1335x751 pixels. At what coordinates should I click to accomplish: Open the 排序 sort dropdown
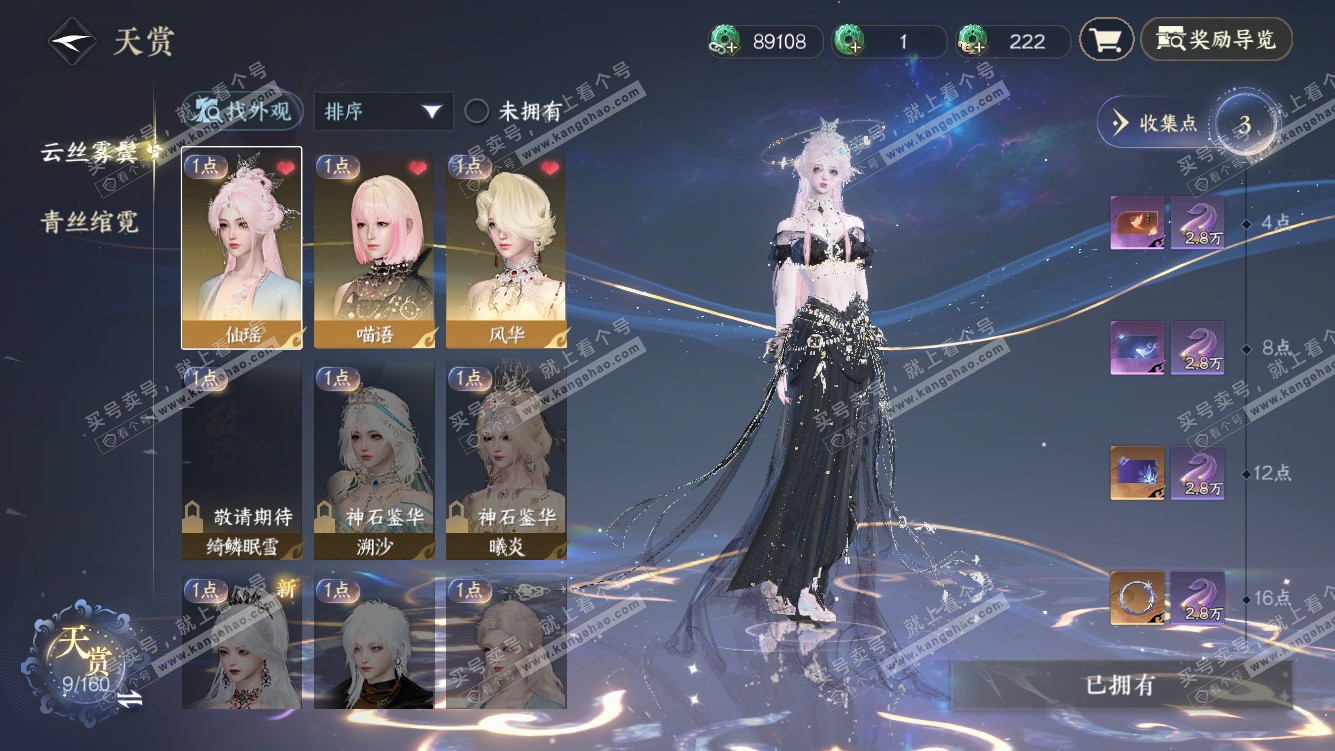(x=383, y=112)
